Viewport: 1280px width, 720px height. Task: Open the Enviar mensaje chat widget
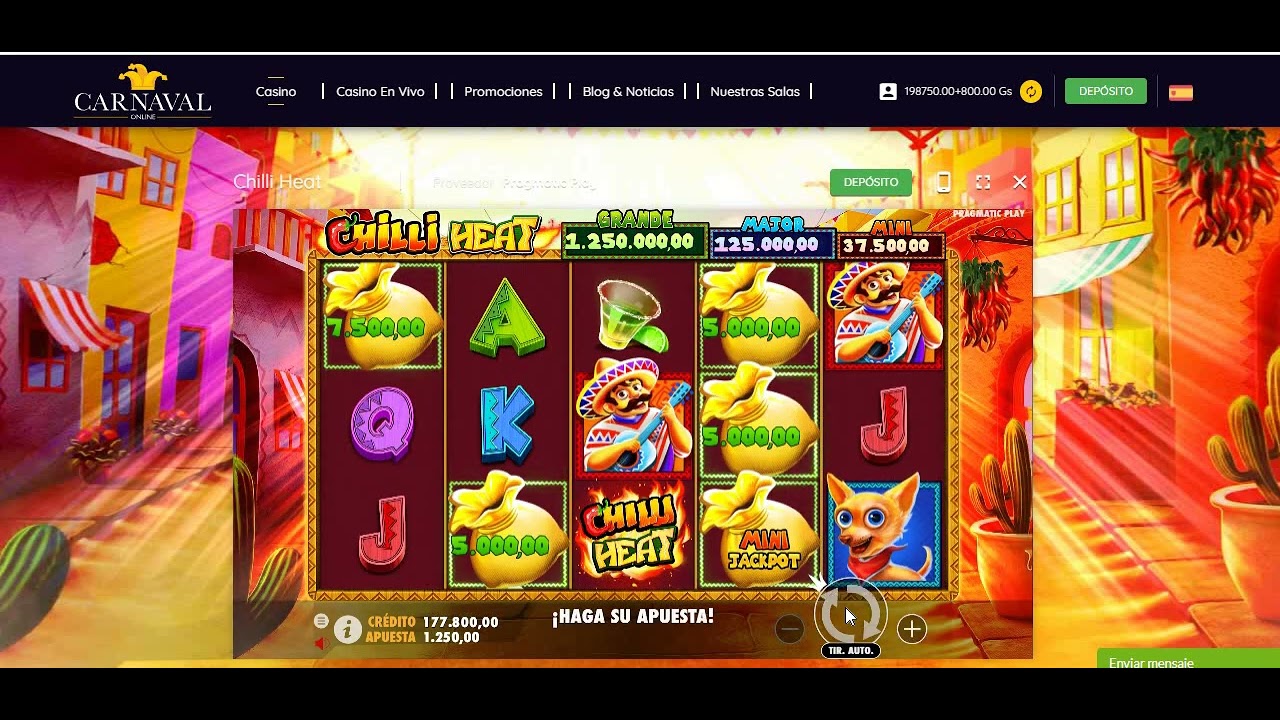tap(1151, 663)
